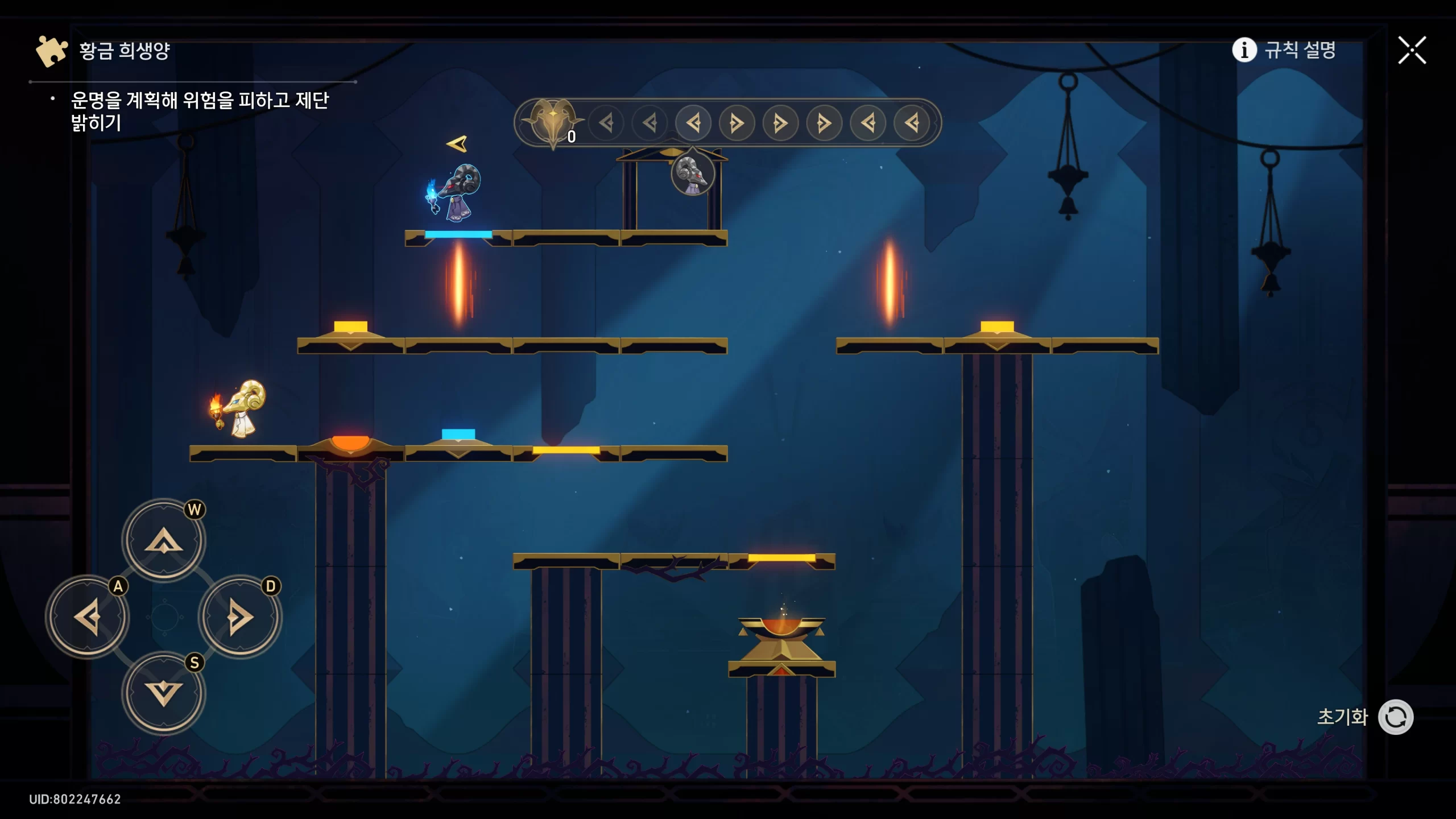Move up with the W arrow button
Image resolution: width=1456 pixels, height=819 pixels.
pos(164,540)
